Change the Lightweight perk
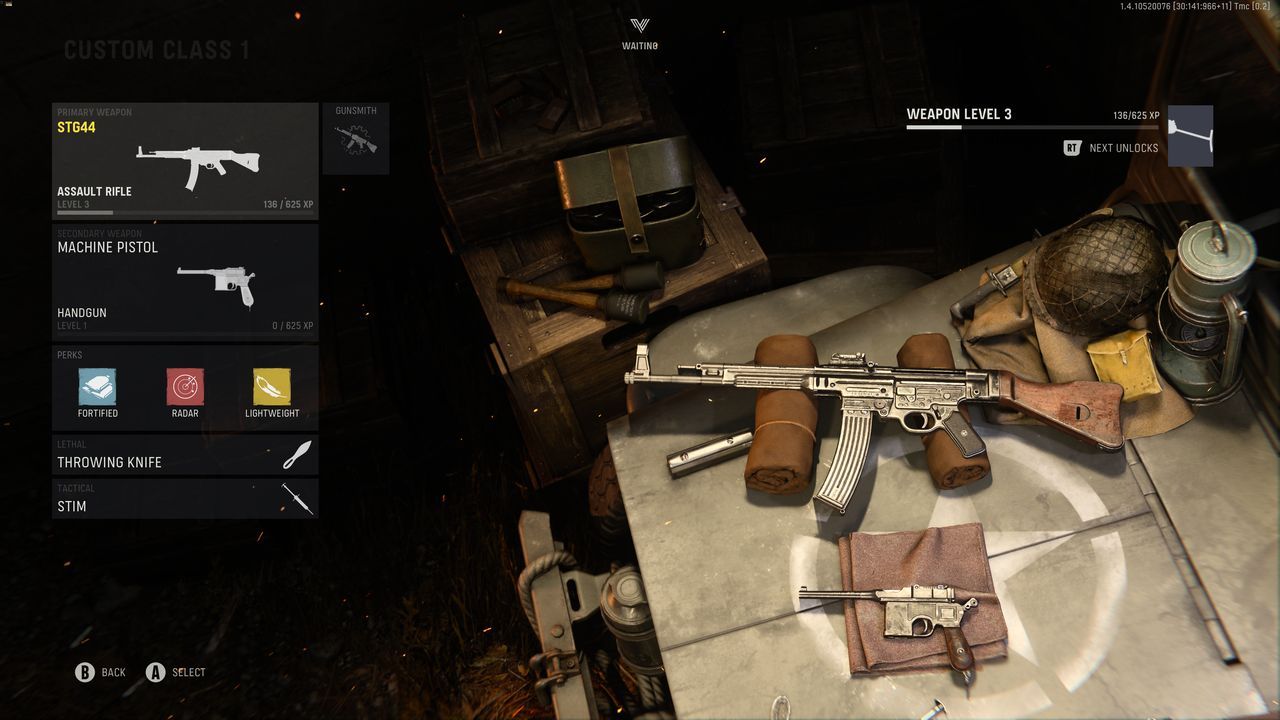 click(x=272, y=388)
